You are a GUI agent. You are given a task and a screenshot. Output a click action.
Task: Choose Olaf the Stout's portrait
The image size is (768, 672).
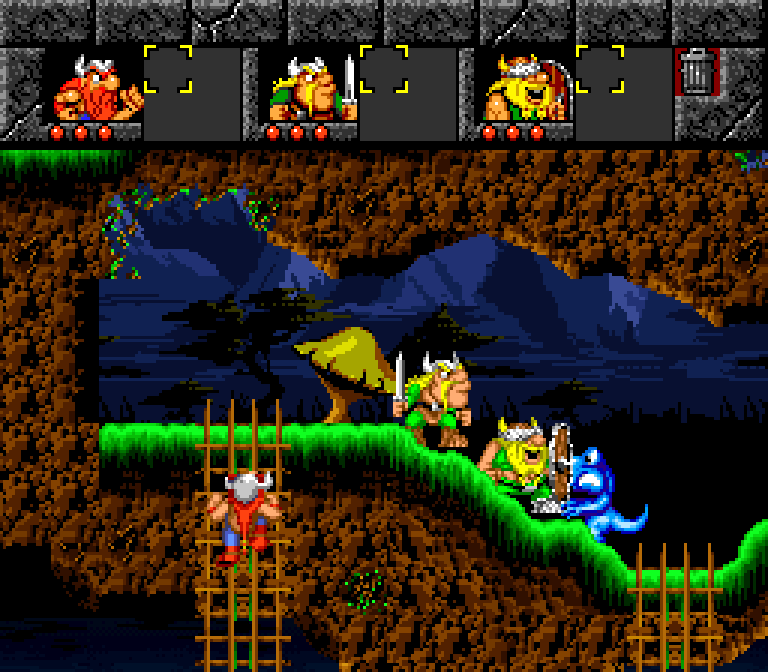[x=527, y=88]
